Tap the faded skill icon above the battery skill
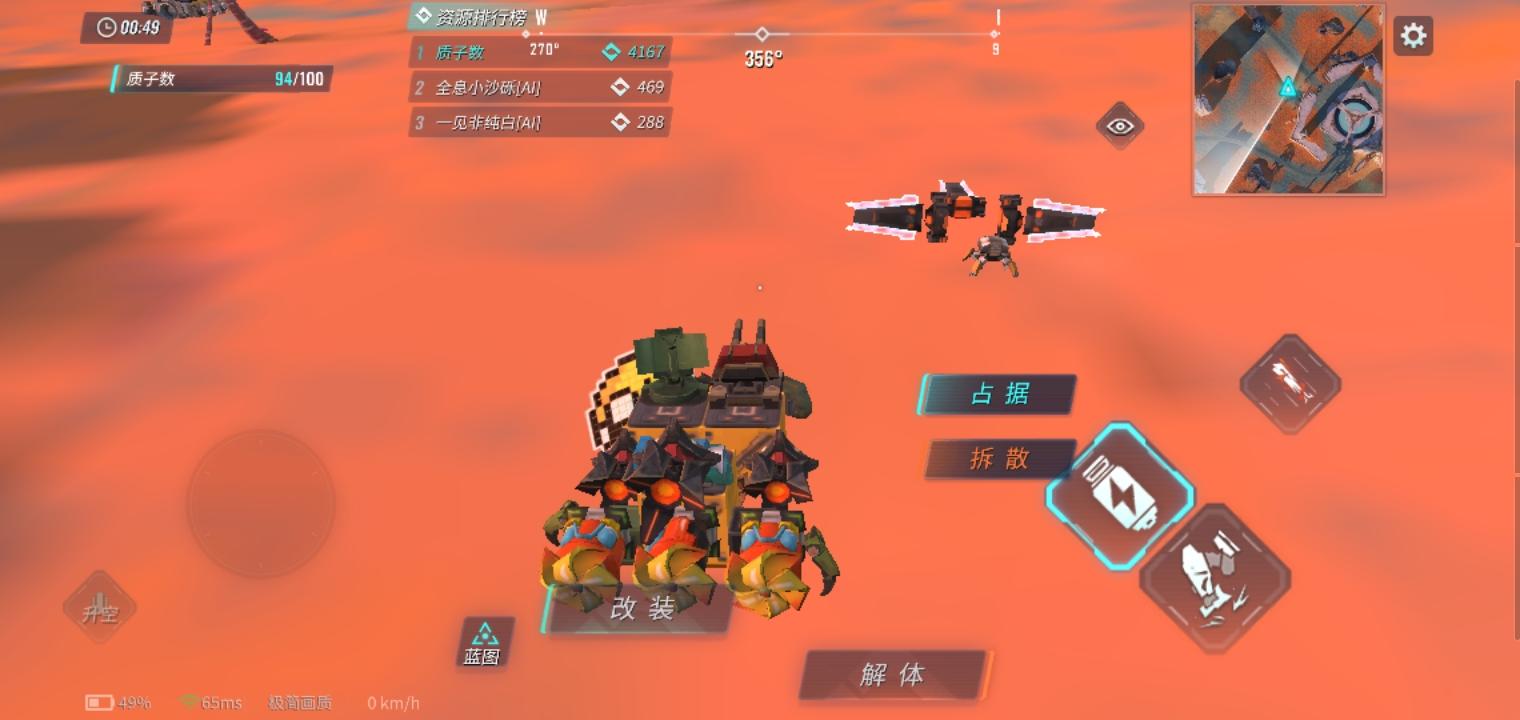The height and width of the screenshot is (720, 1520). point(1290,381)
